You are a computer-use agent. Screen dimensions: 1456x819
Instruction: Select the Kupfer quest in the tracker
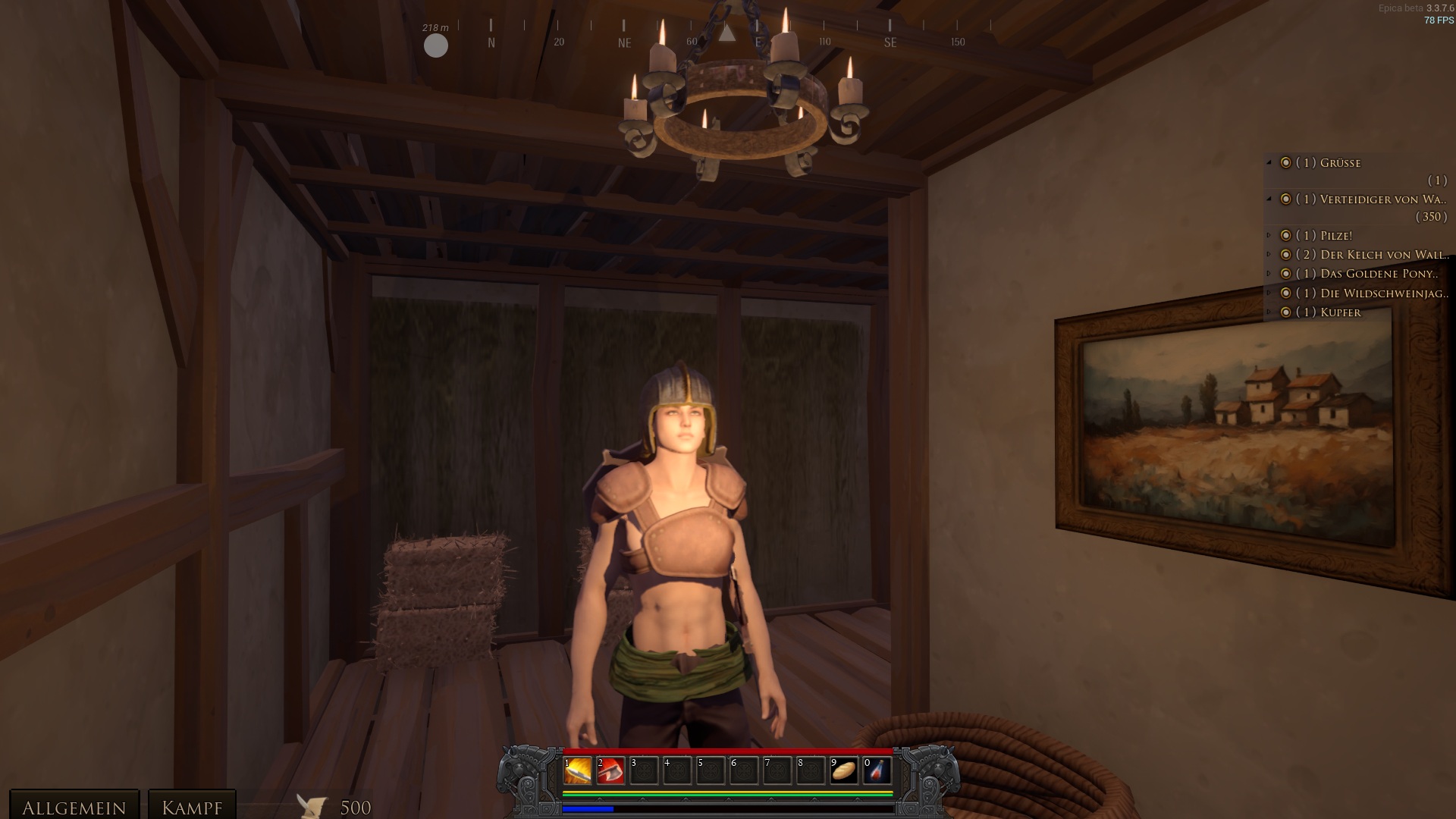pyautogui.click(x=1340, y=312)
